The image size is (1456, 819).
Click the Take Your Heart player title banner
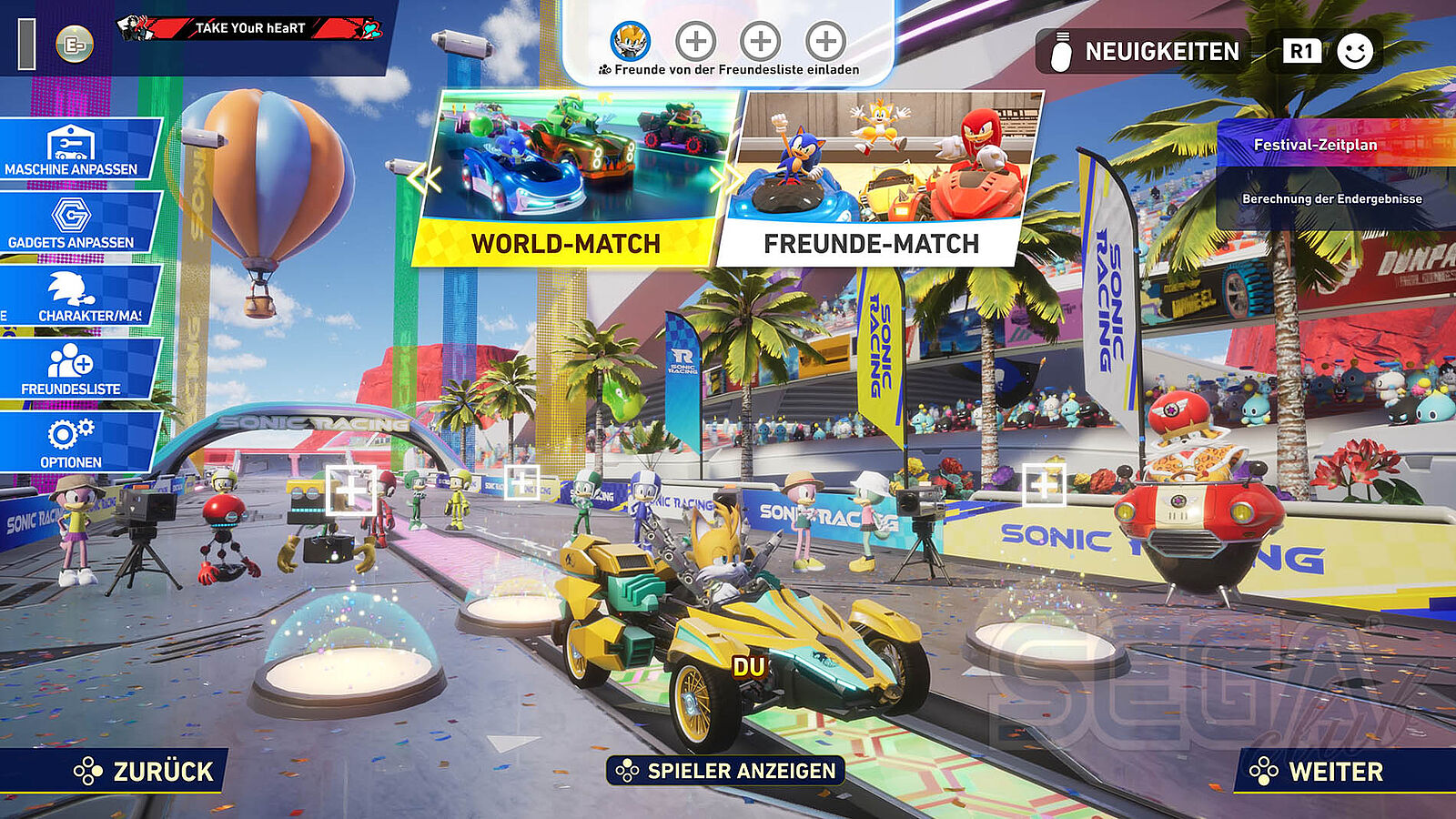(x=250, y=28)
